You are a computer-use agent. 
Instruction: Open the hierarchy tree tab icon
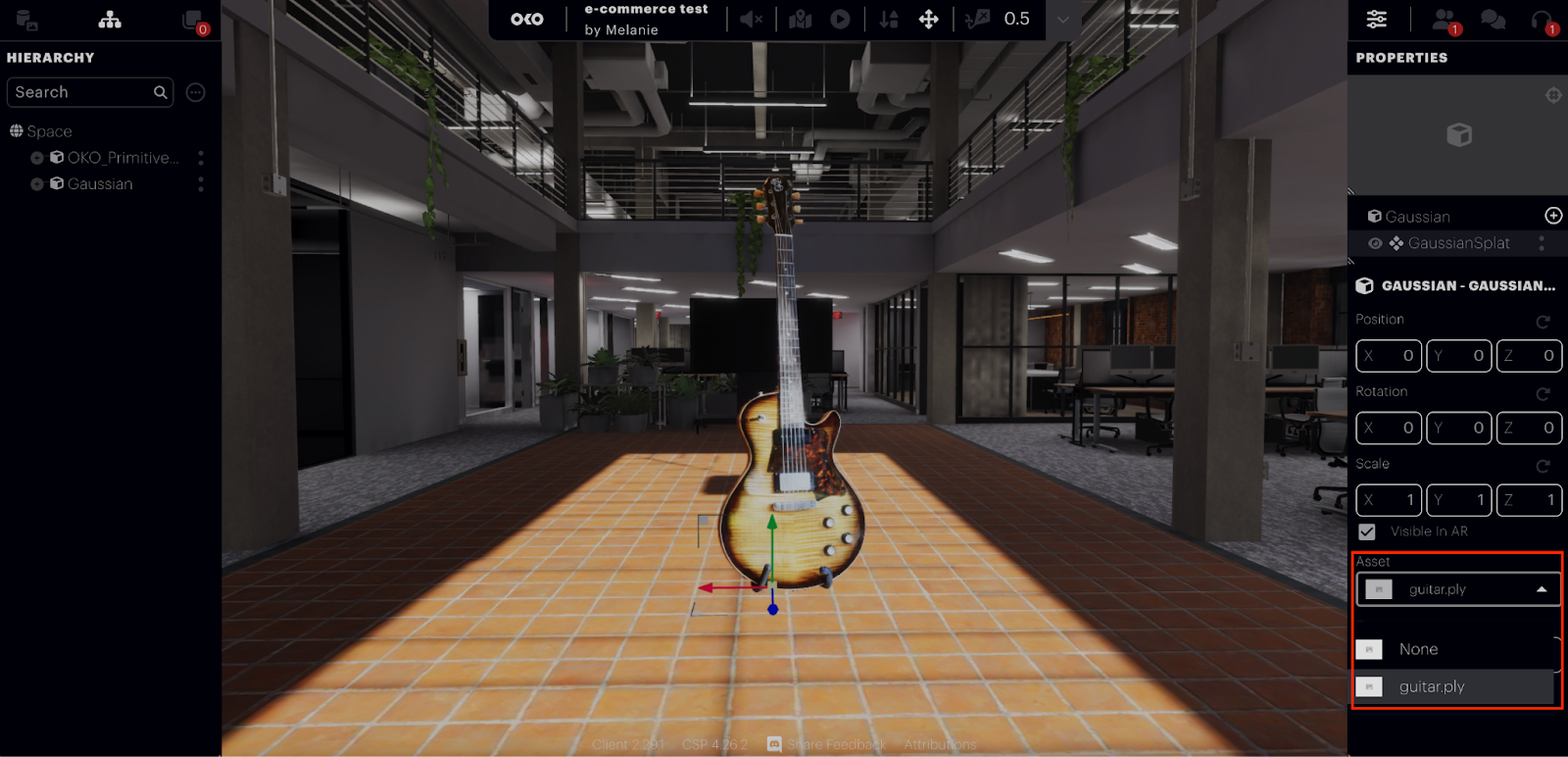pos(110,20)
